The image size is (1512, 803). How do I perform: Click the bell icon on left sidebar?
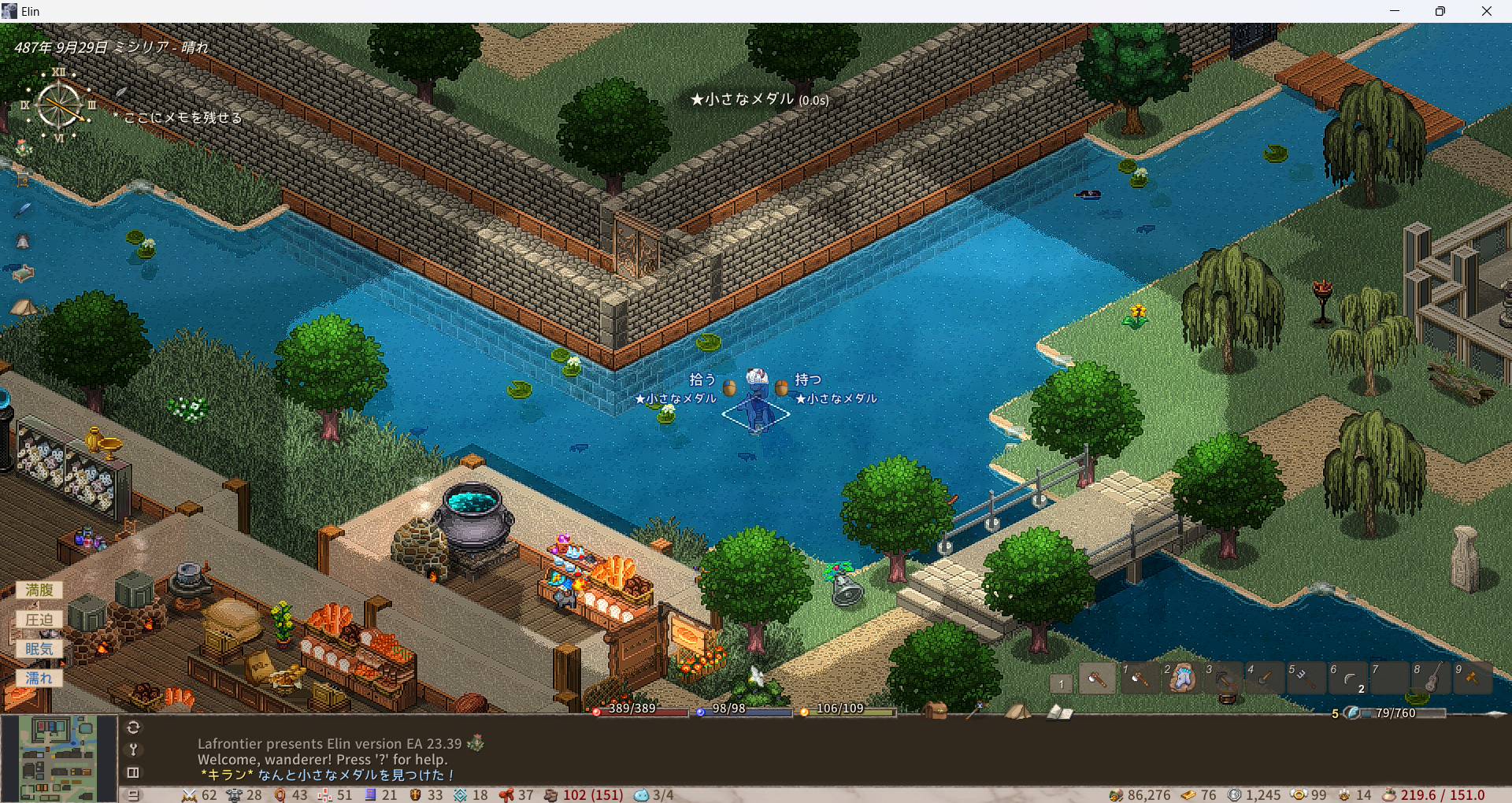tap(23, 242)
